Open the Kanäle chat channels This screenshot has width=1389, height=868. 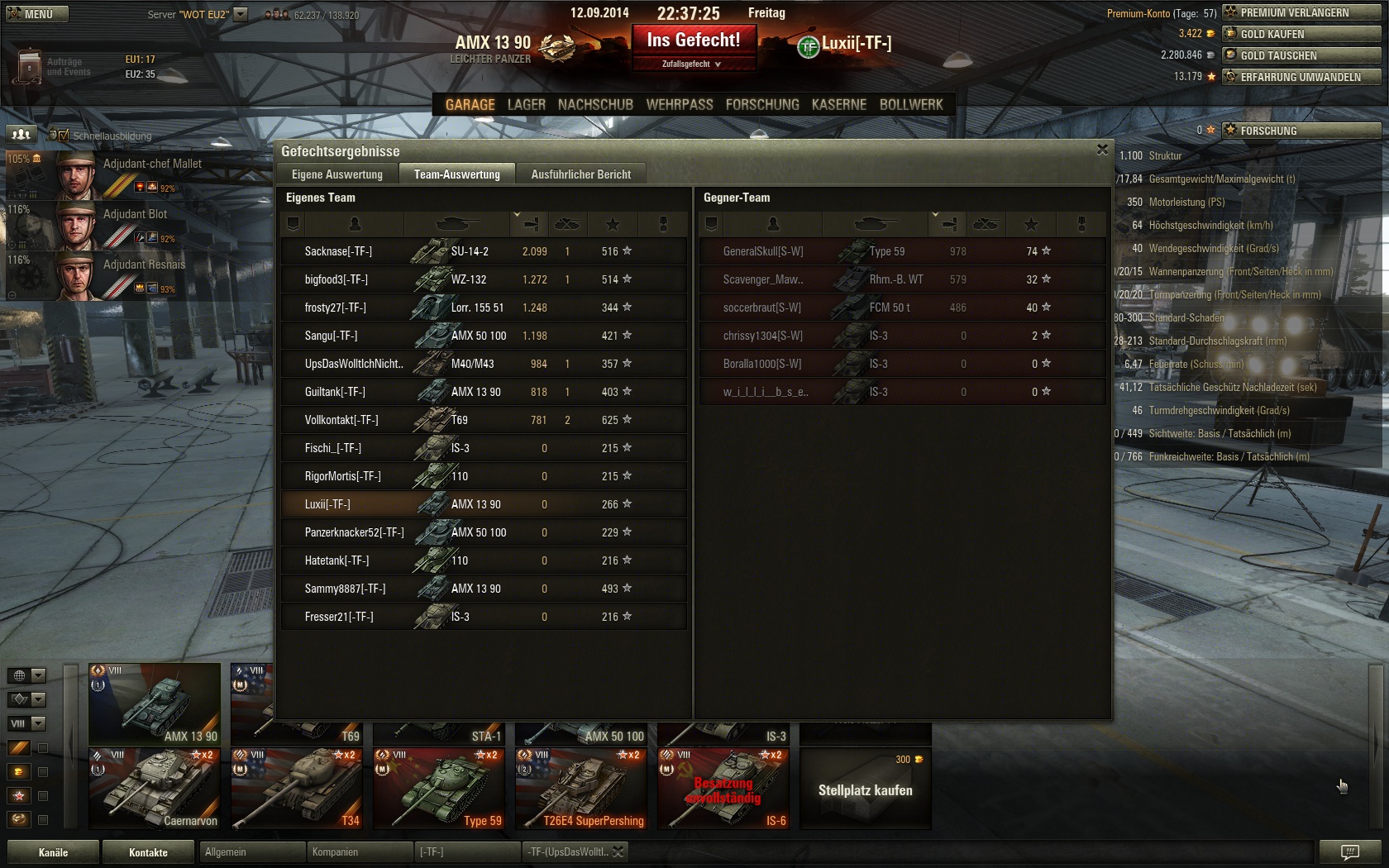53,852
